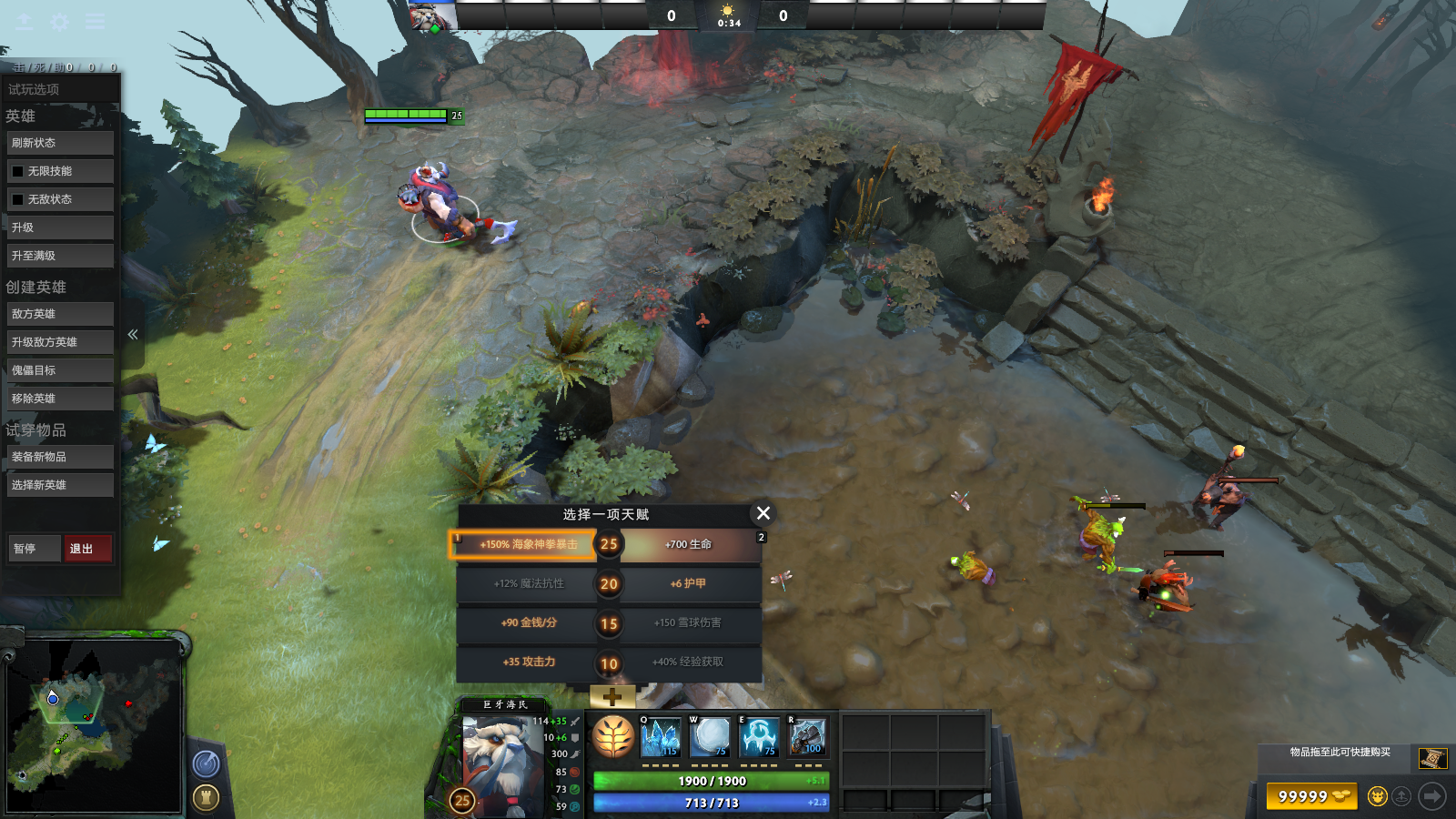
Task: Spawn an enemy with 敌方英雄 button
Action: pos(60,314)
